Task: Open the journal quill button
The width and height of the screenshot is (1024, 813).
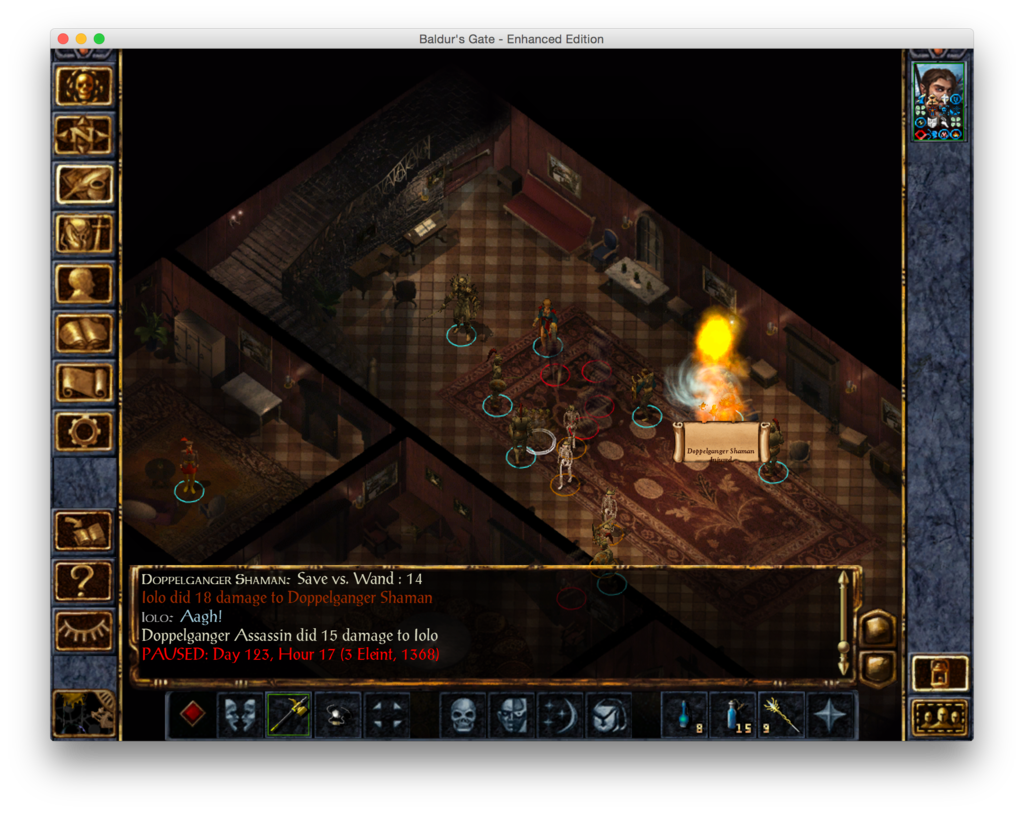Action: [84, 185]
